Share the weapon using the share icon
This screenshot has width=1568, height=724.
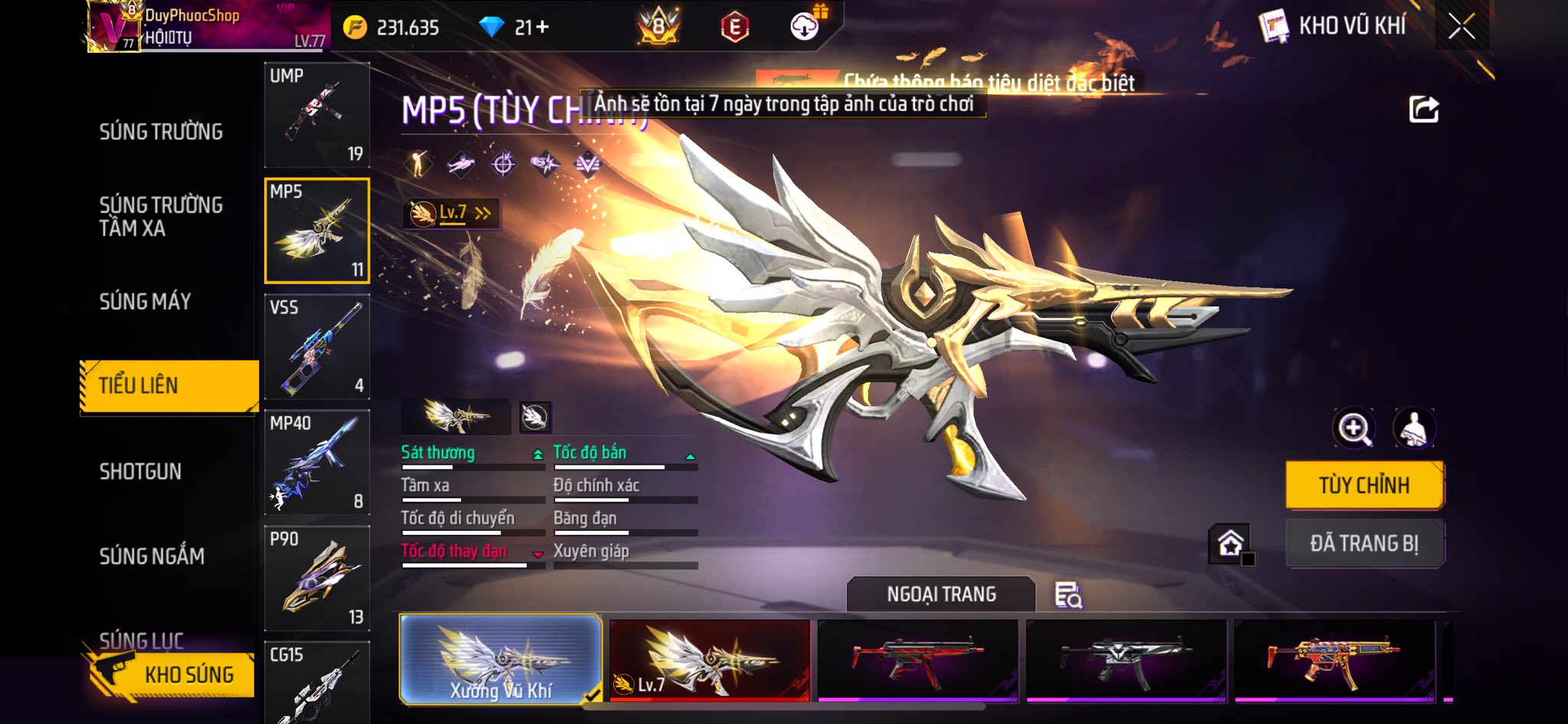tap(1423, 110)
